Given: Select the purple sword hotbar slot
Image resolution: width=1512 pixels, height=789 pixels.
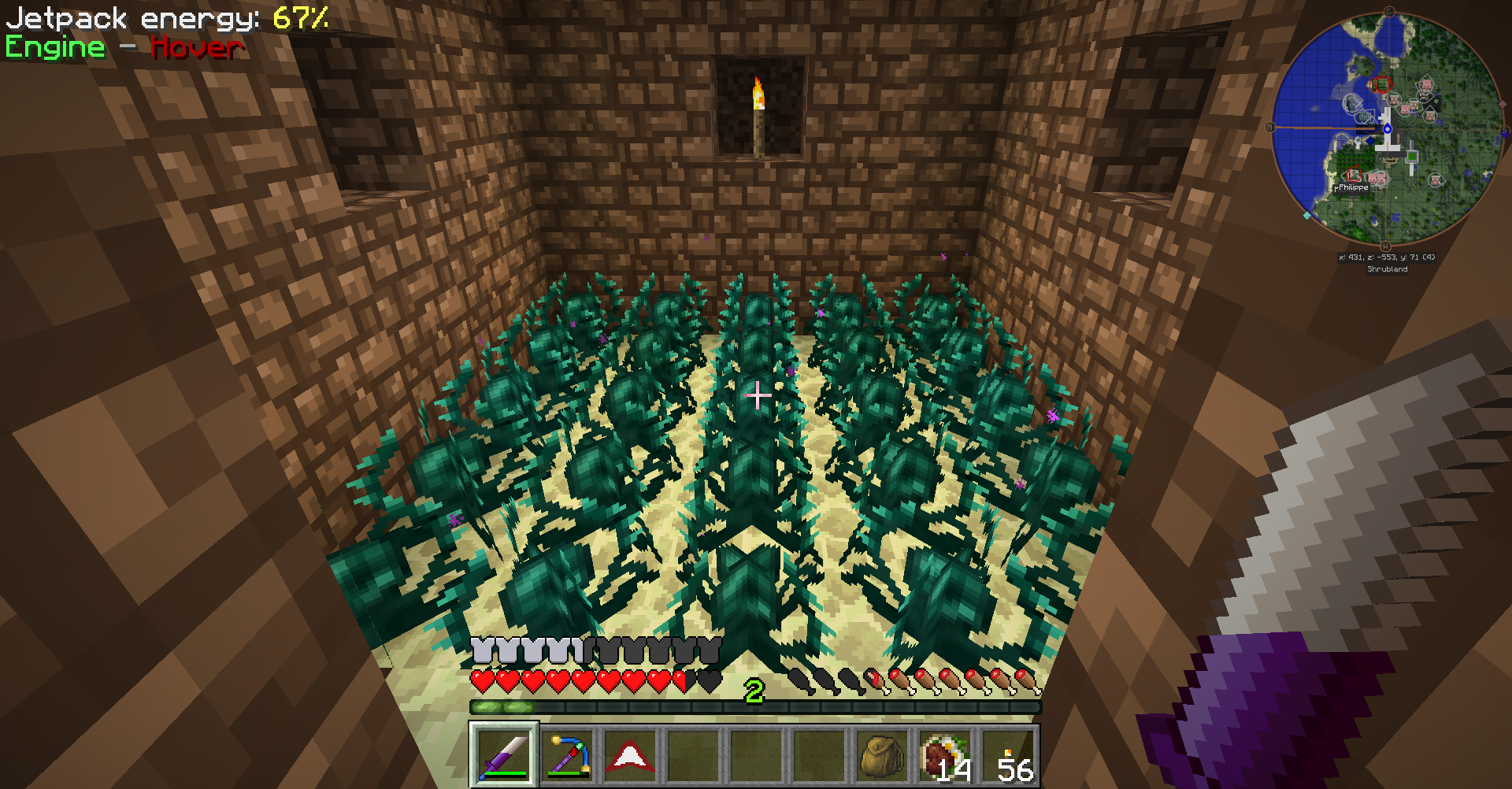Looking at the screenshot, I should tap(504, 754).
